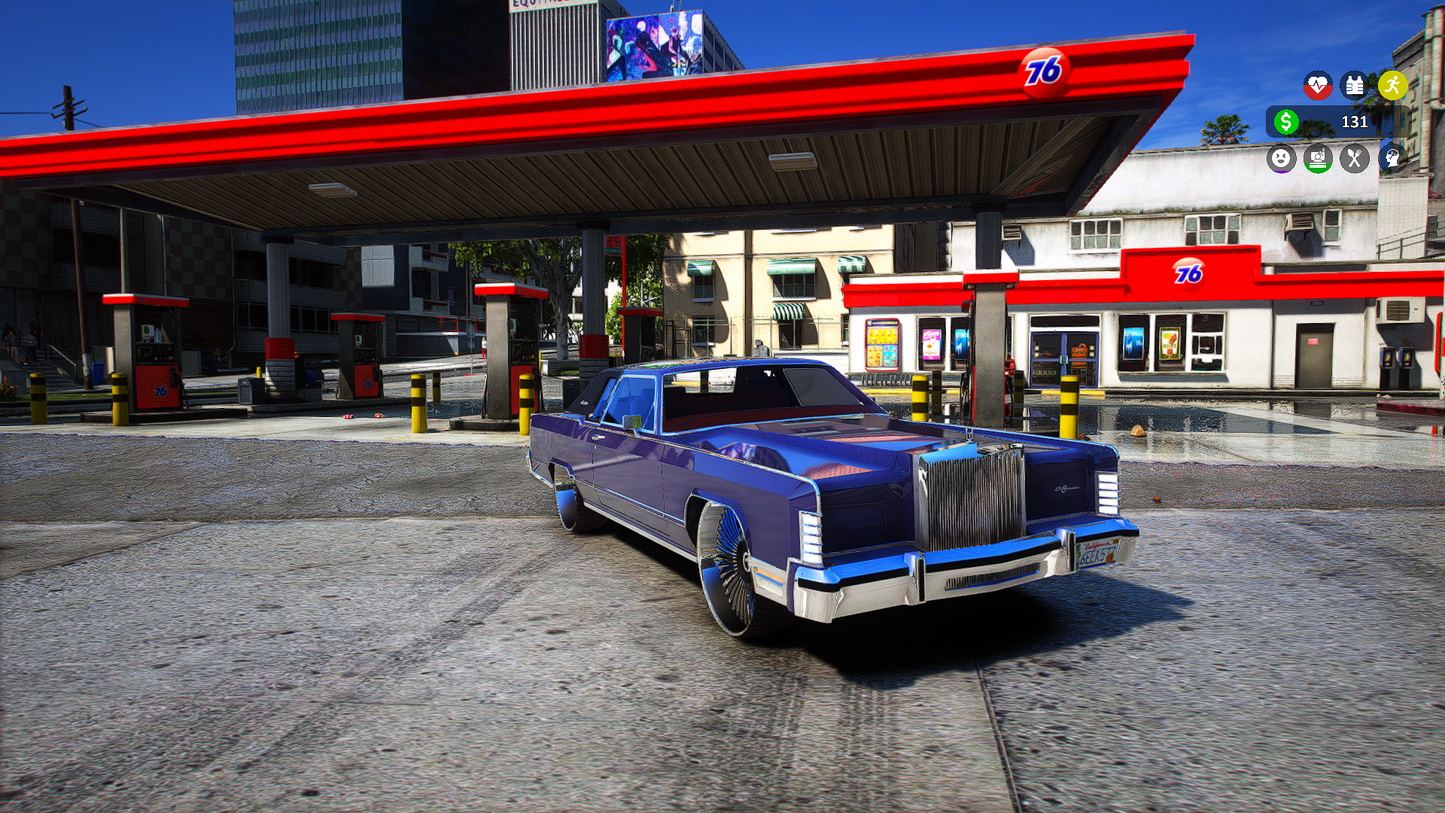Toggle the armor indicator display

tap(1354, 86)
